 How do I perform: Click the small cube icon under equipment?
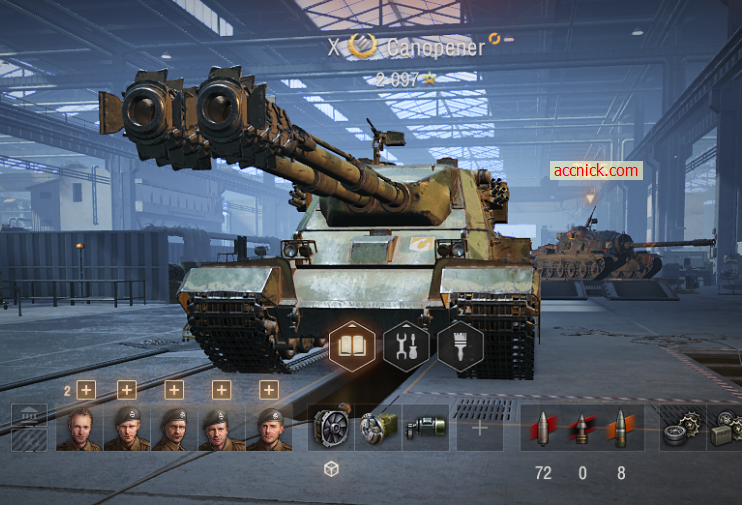click(331, 470)
